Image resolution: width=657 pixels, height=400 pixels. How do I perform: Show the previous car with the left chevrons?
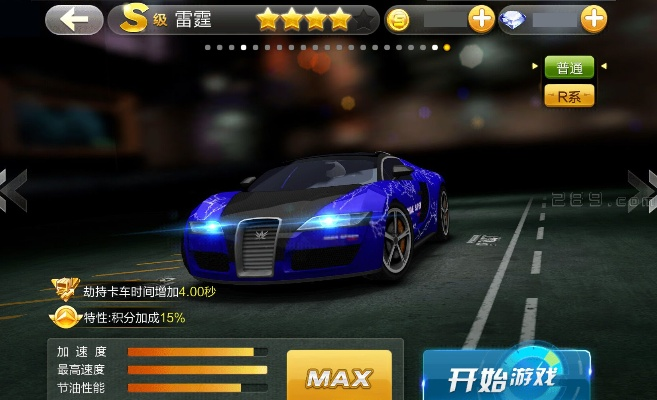pyautogui.click(x=12, y=188)
